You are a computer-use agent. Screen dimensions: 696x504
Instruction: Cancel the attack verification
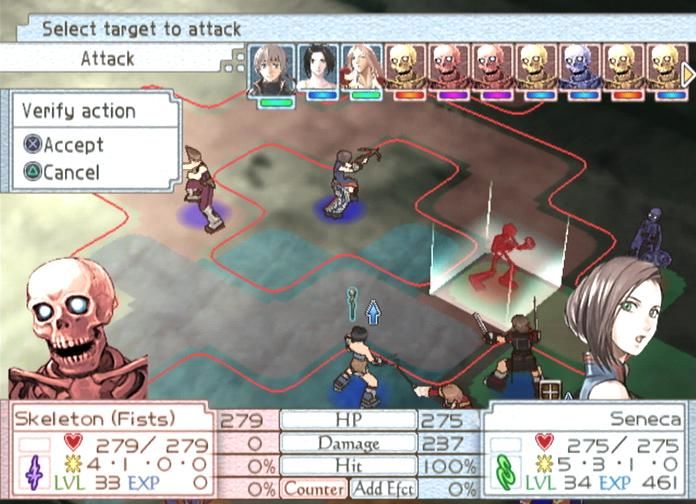pyautogui.click(x=62, y=172)
